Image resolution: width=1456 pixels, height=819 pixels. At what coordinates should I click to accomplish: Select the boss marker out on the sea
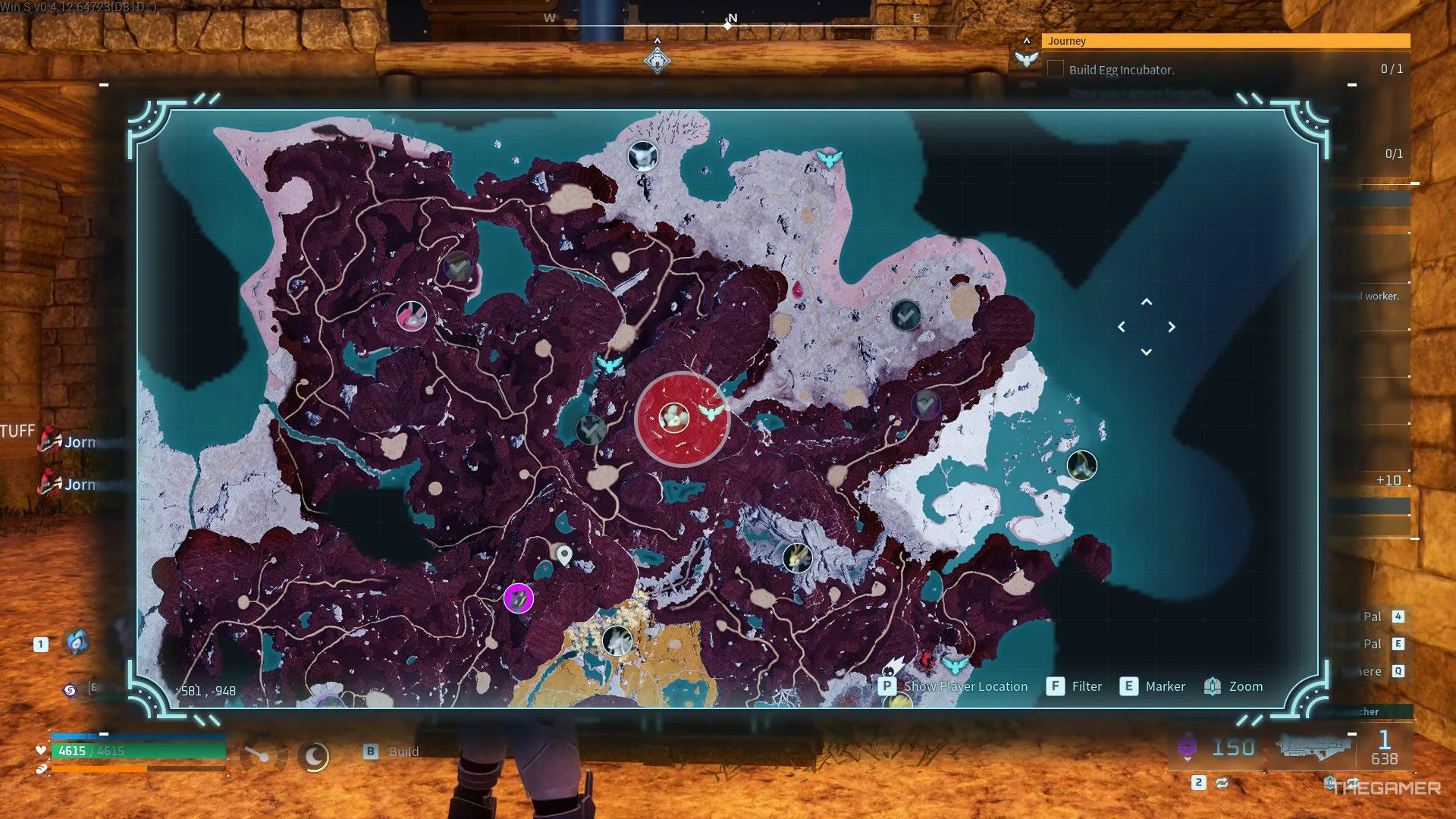[1081, 466]
